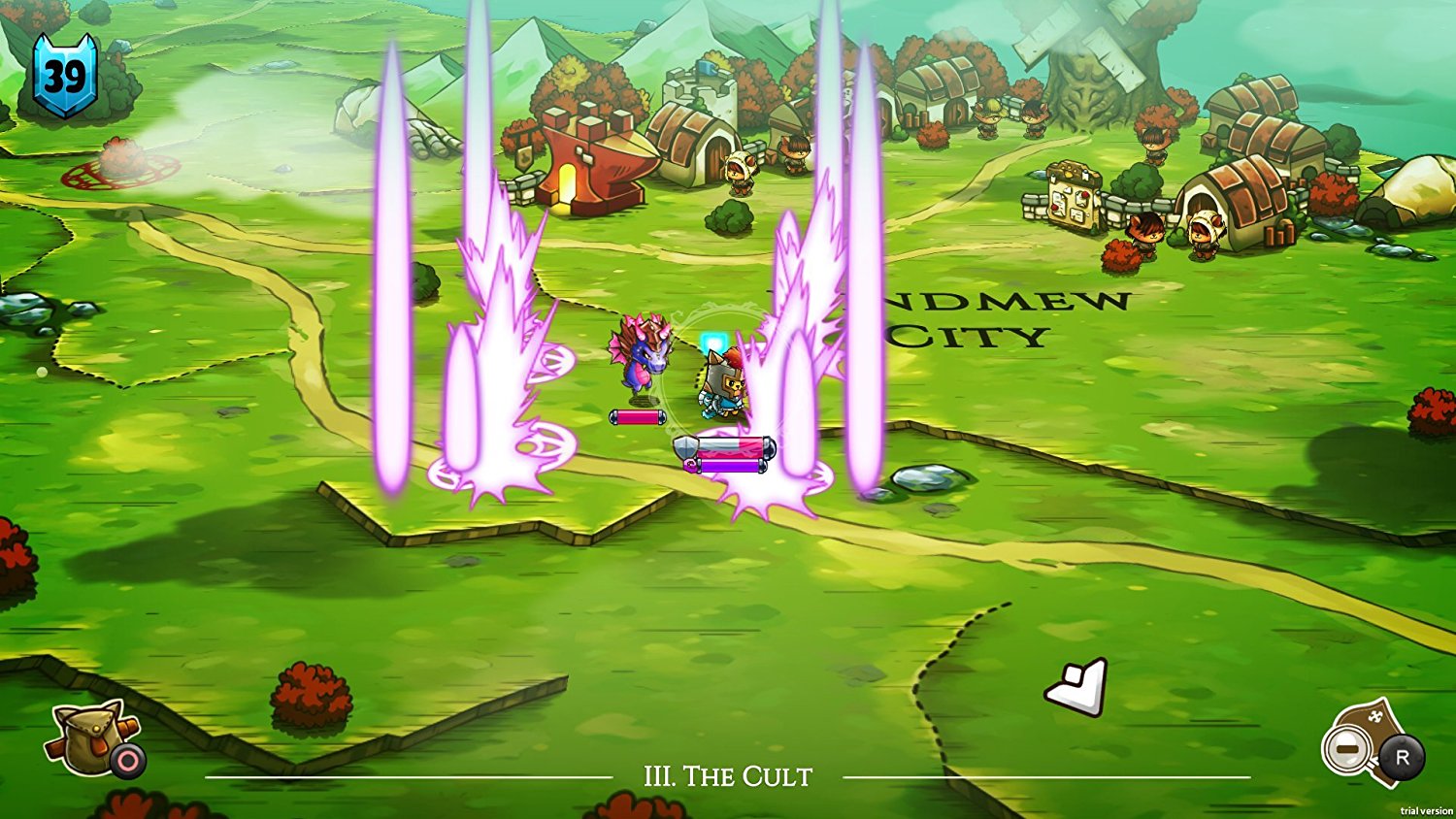Select the O button prompt on the bag
The width and height of the screenshot is (1456, 819).
pos(126,760)
